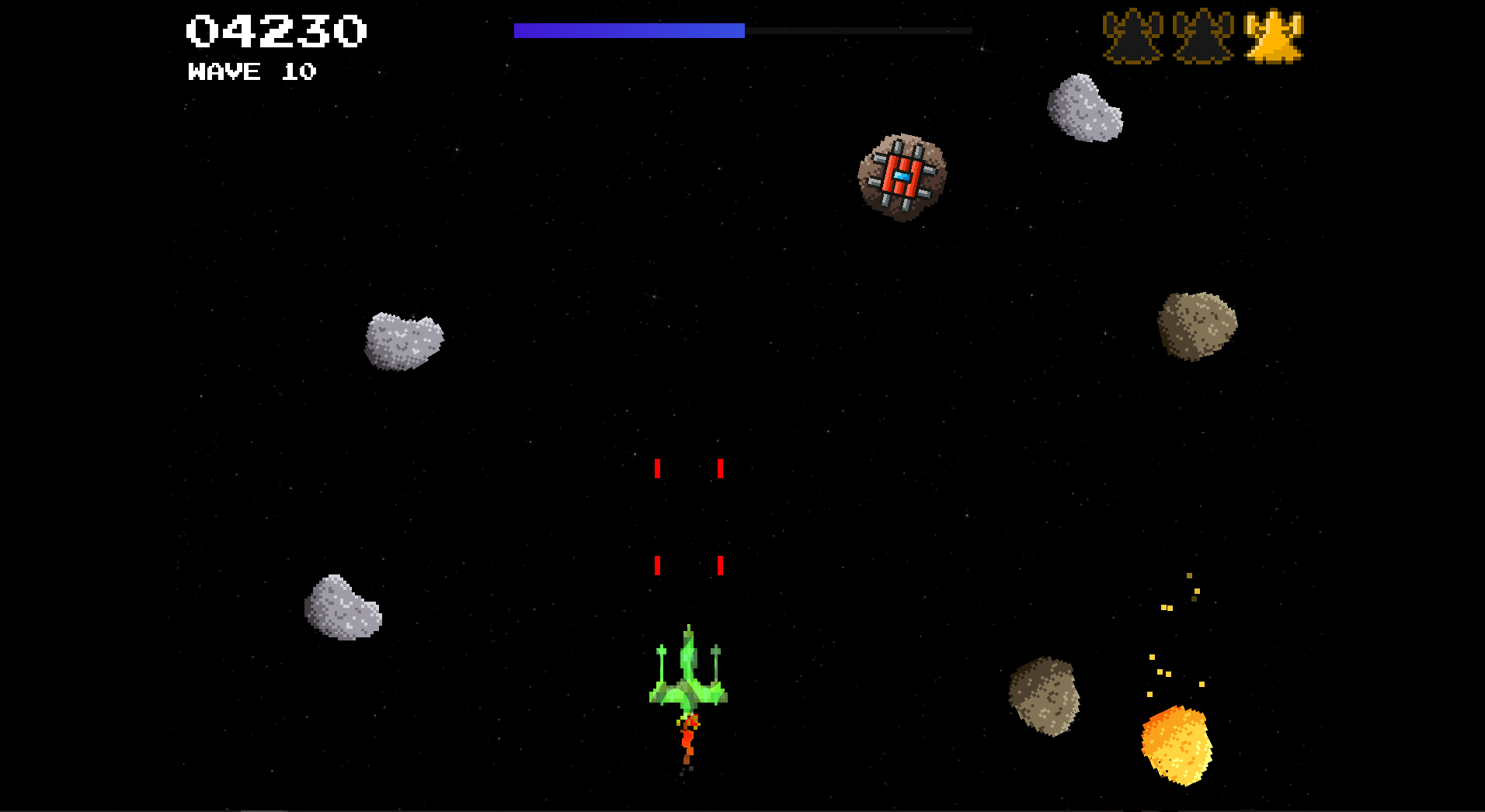
Task: Click the middle darkened ship life icon
Action: [1205, 35]
